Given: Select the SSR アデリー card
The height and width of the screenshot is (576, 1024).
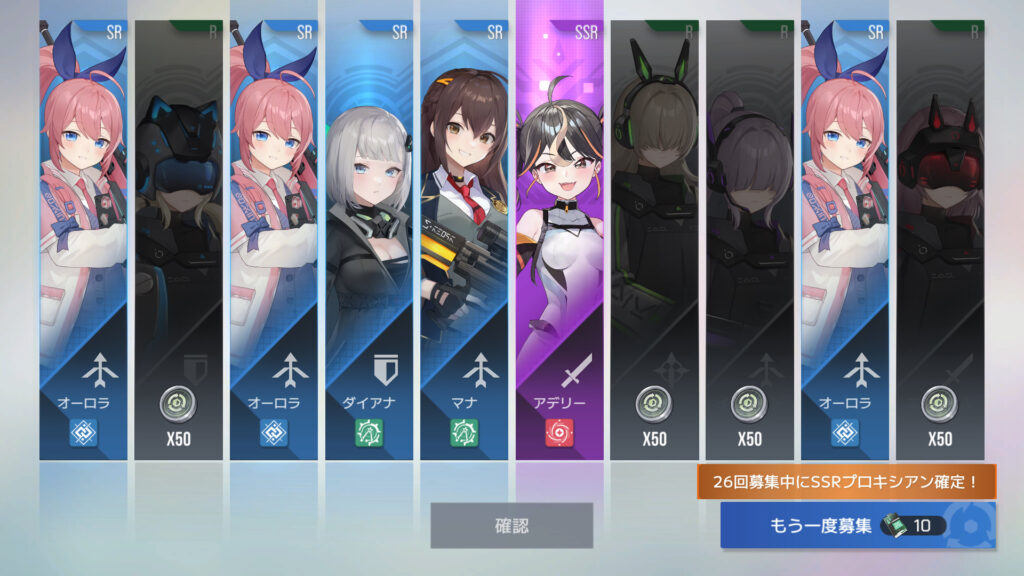Looking at the screenshot, I should click(x=559, y=240).
